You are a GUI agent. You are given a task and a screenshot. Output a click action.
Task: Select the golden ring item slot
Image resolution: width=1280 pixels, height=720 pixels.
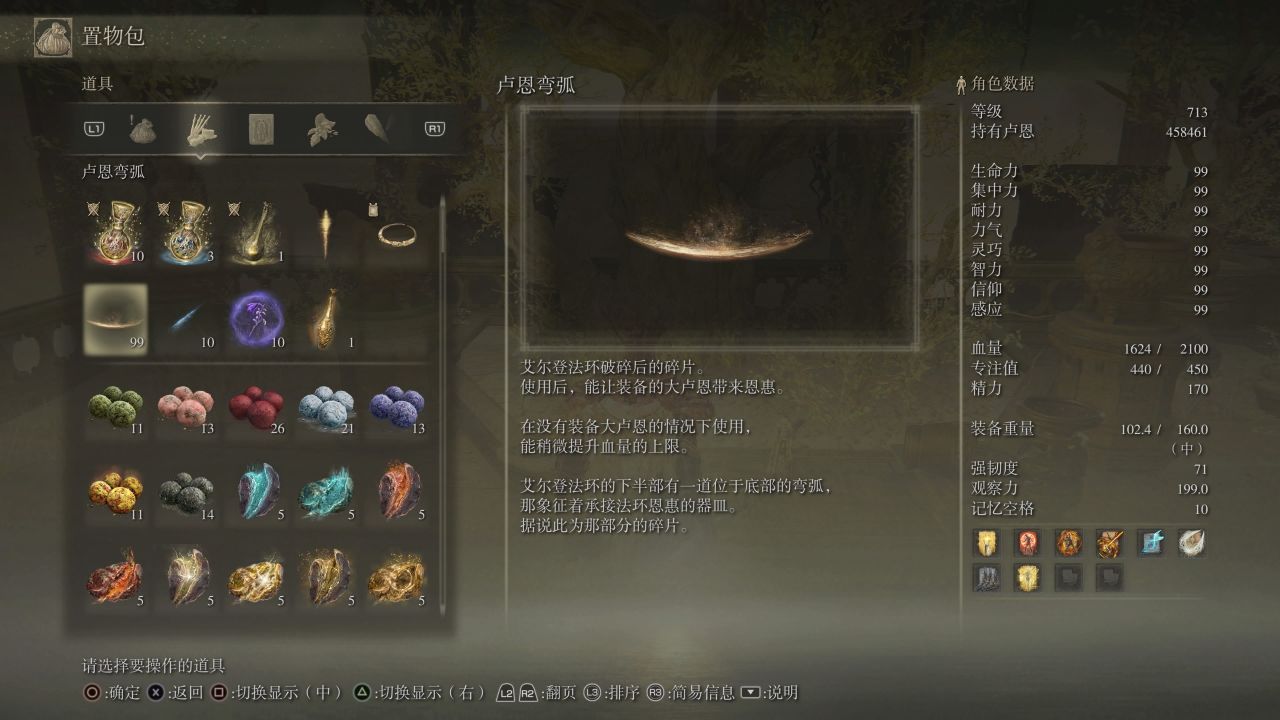coord(396,232)
